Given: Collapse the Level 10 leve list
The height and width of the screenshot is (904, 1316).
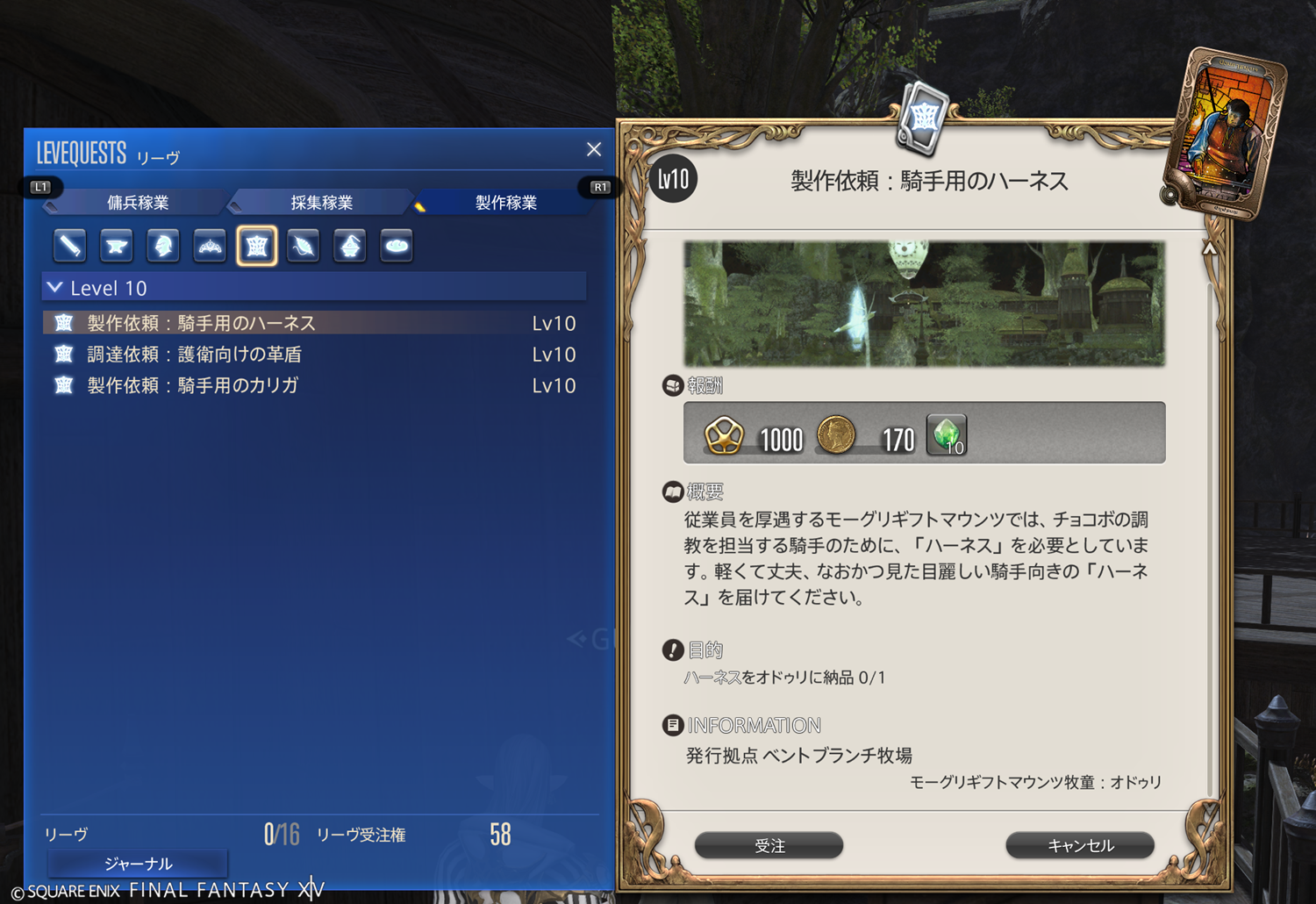Looking at the screenshot, I should [55, 288].
